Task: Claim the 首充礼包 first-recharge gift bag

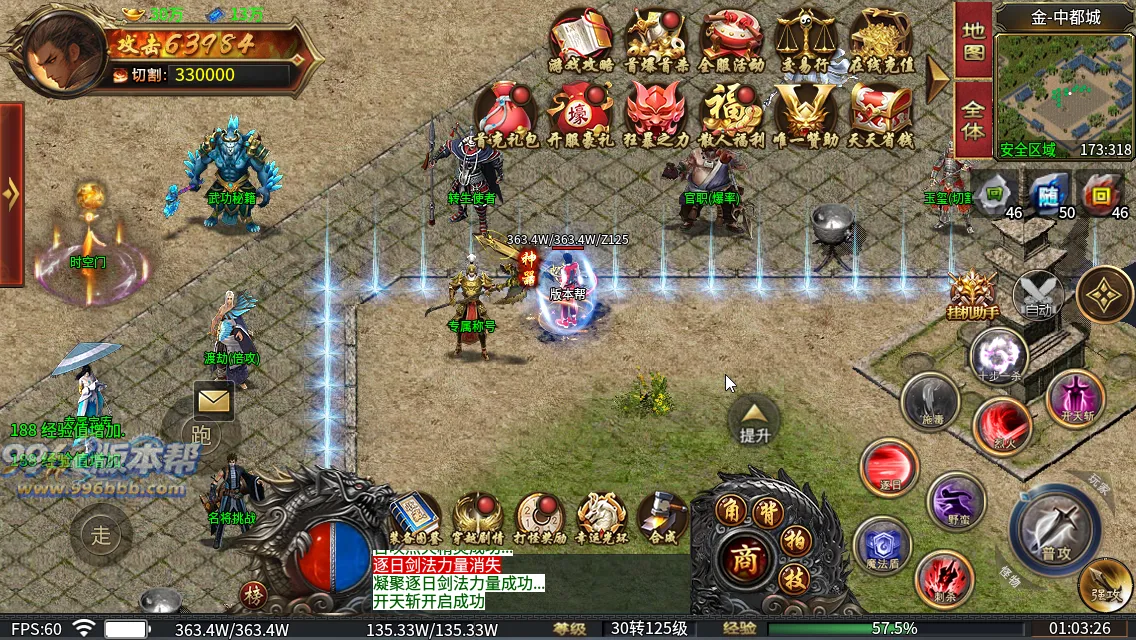Action: click(506, 113)
